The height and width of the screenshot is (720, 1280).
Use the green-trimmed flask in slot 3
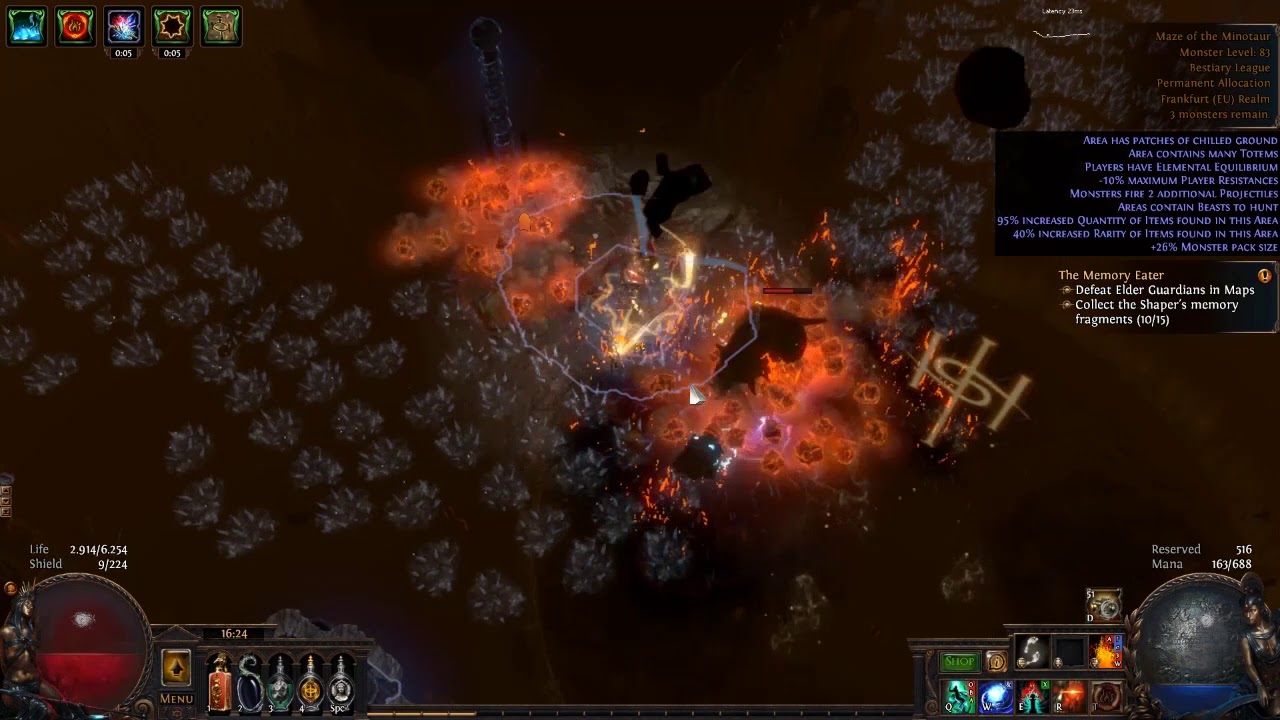coord(280,682)
